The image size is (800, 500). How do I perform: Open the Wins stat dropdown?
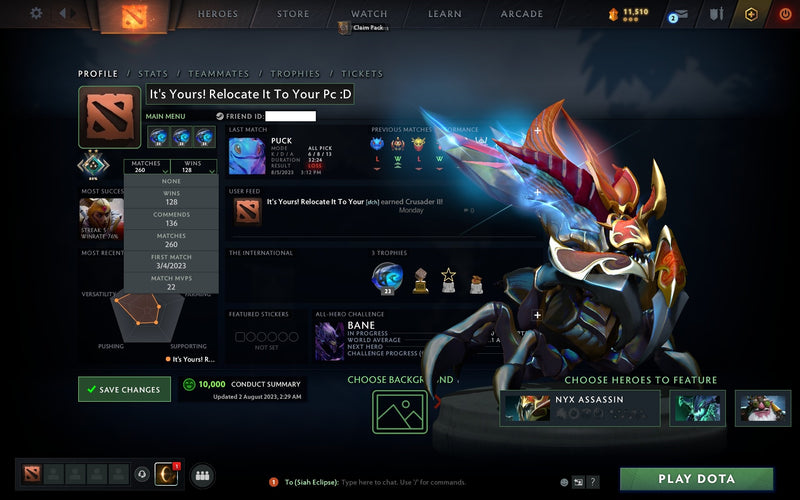(193, 167)
